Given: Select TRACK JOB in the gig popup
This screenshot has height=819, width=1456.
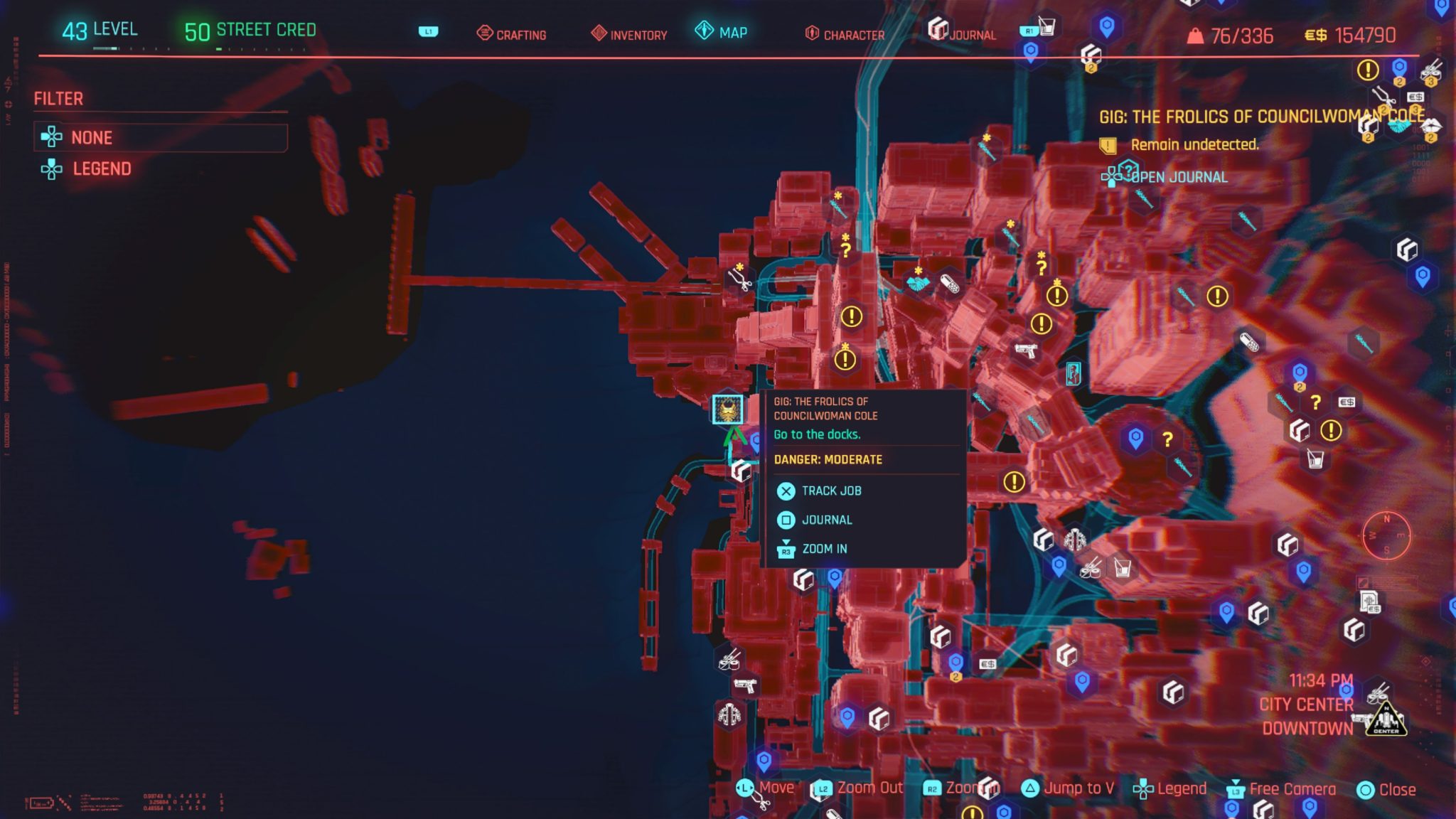Looking at the screenshot, I should pos(830,491).
